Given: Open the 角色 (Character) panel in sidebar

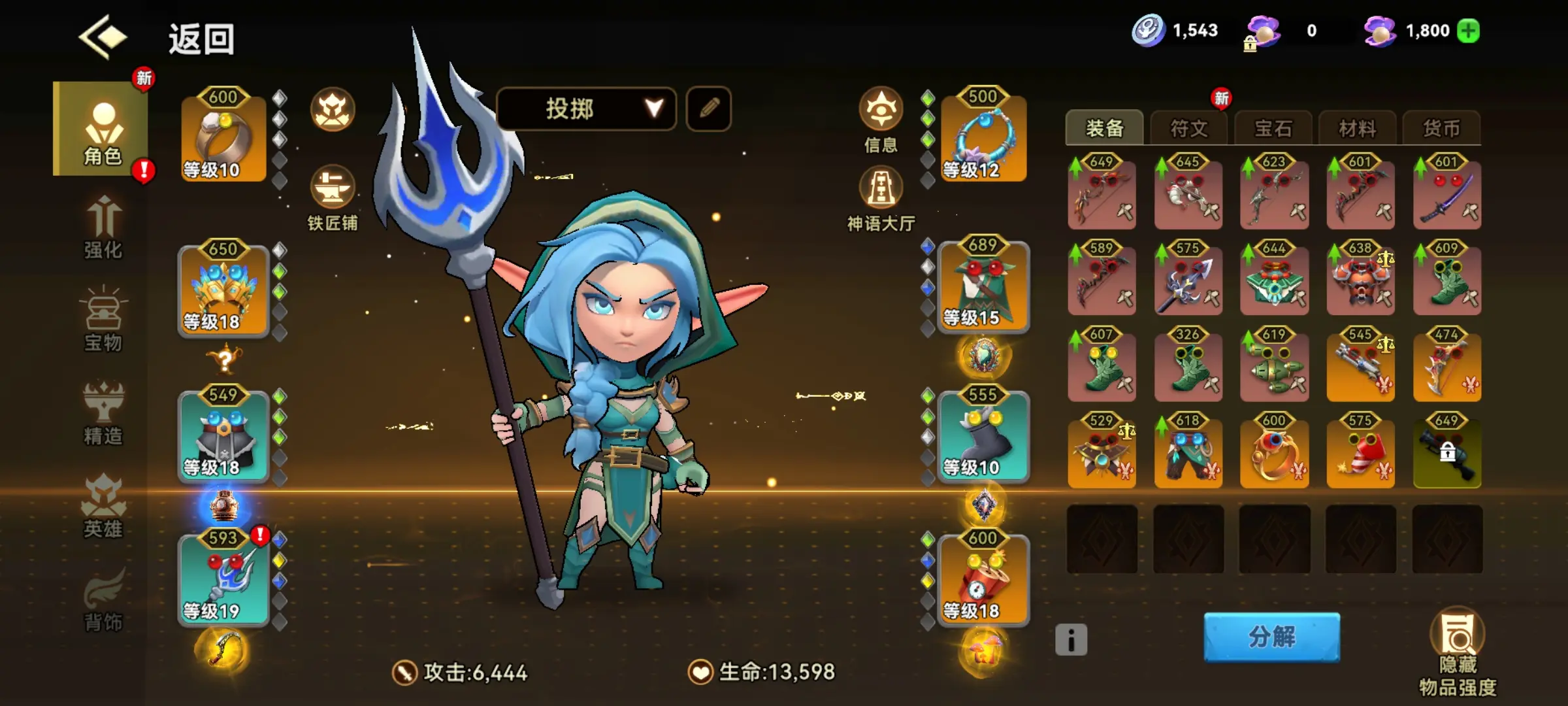Looking at the screenshot, I should (x=101, y=131).
